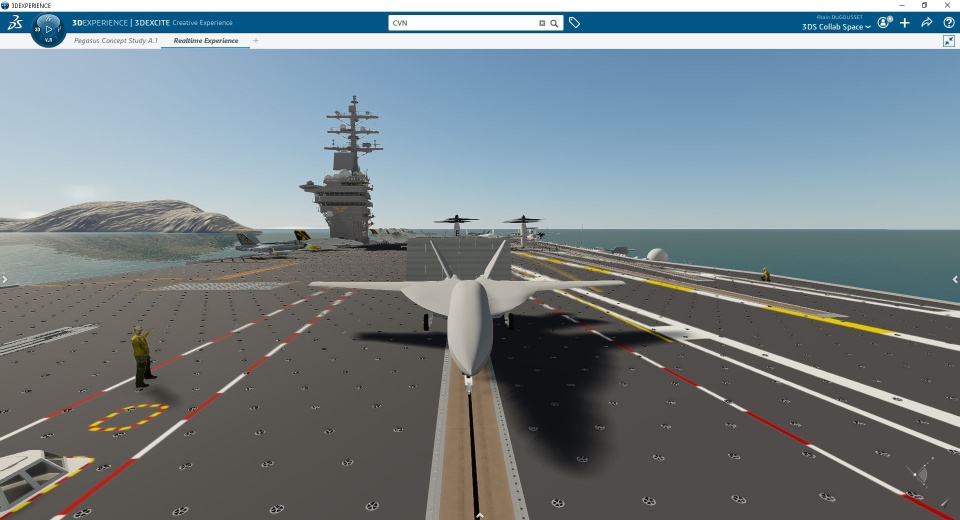Click the CVN search field
The height and width of the screenshot is (520, 960).
tap(460, 22)
